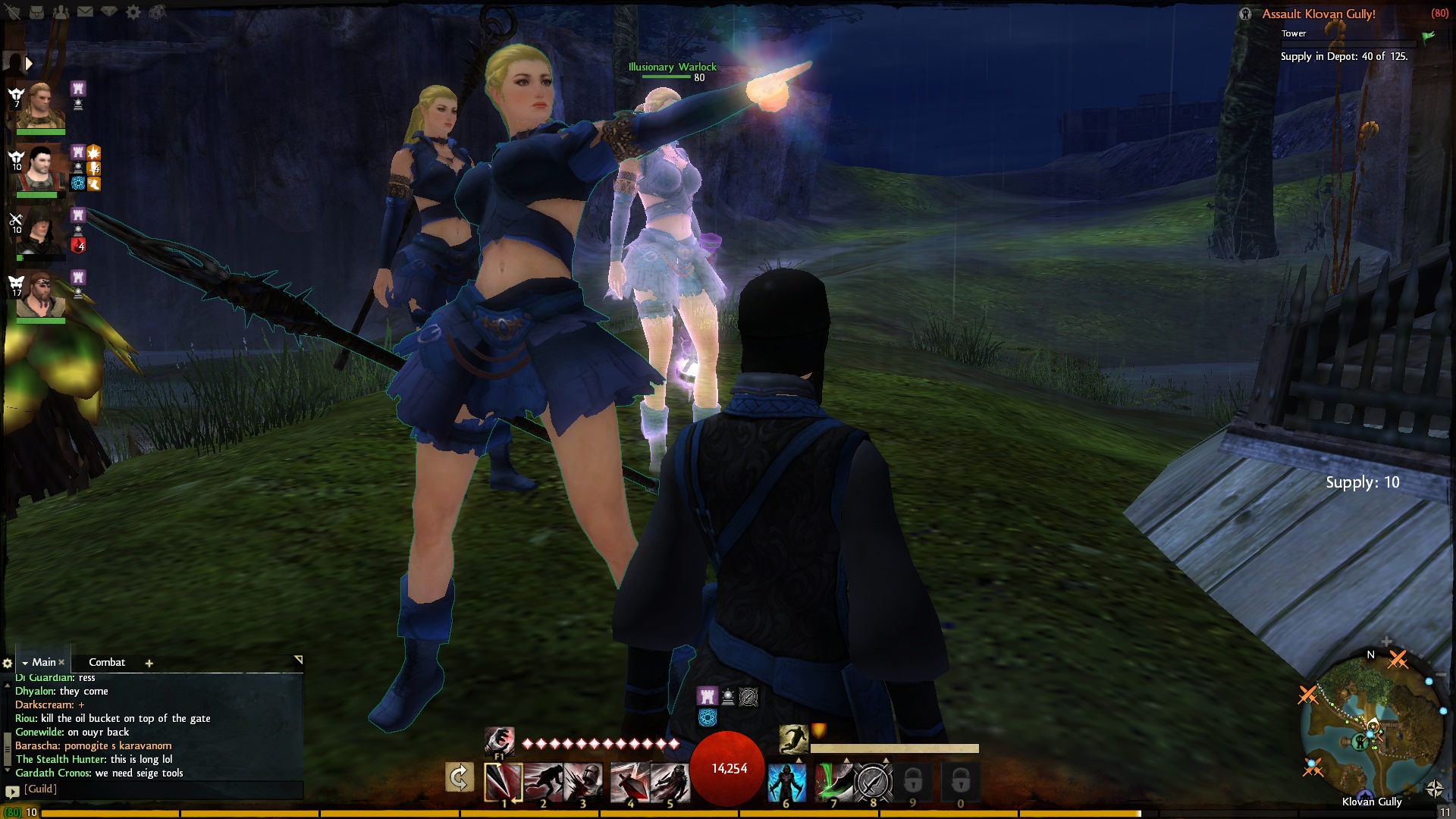Open the inventory bag from the top menu
Image resolution: width=1456 pixels, height=819 pixels.
(x=36, y=12)
